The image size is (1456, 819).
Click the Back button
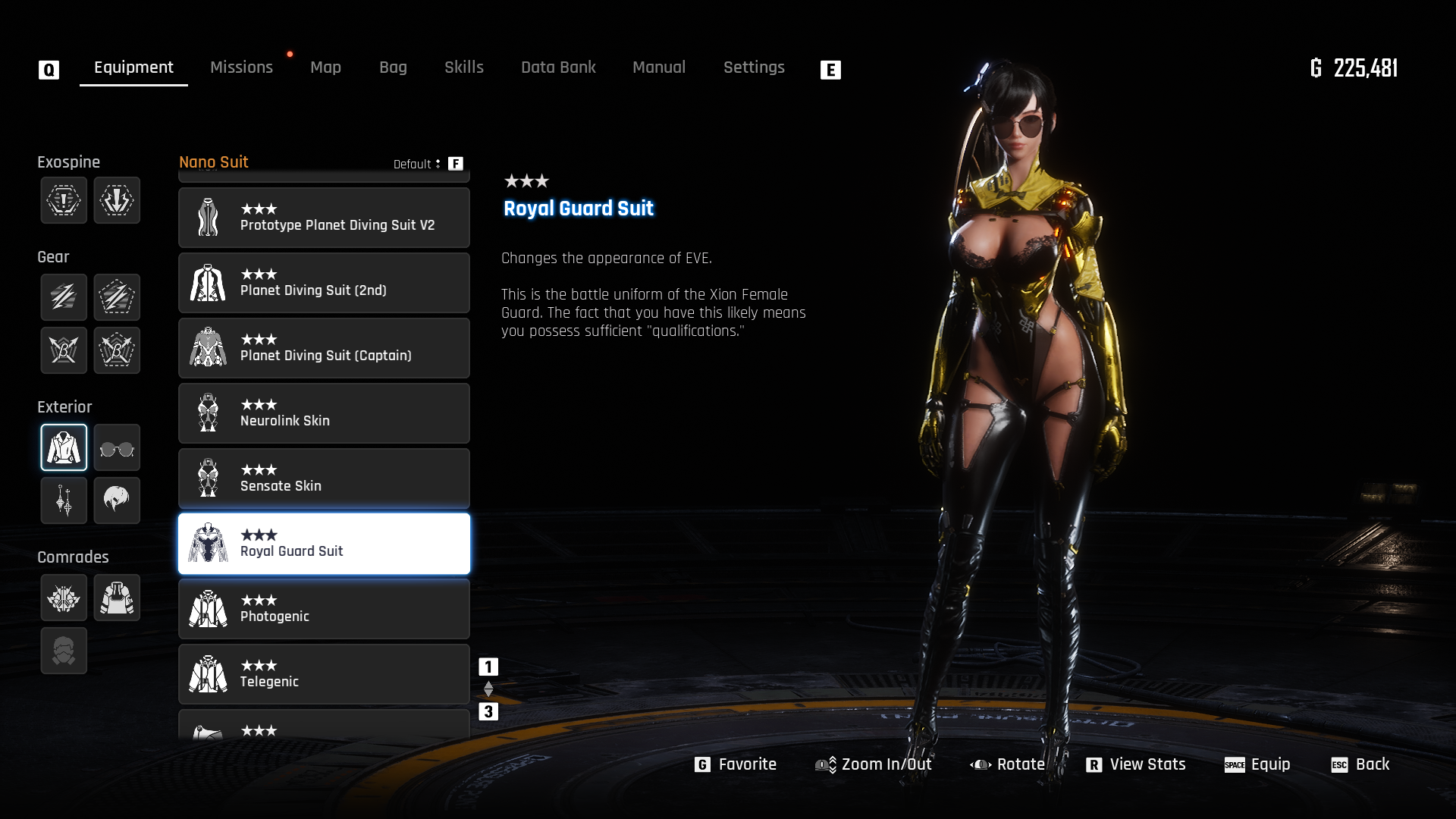(1360, 764)
